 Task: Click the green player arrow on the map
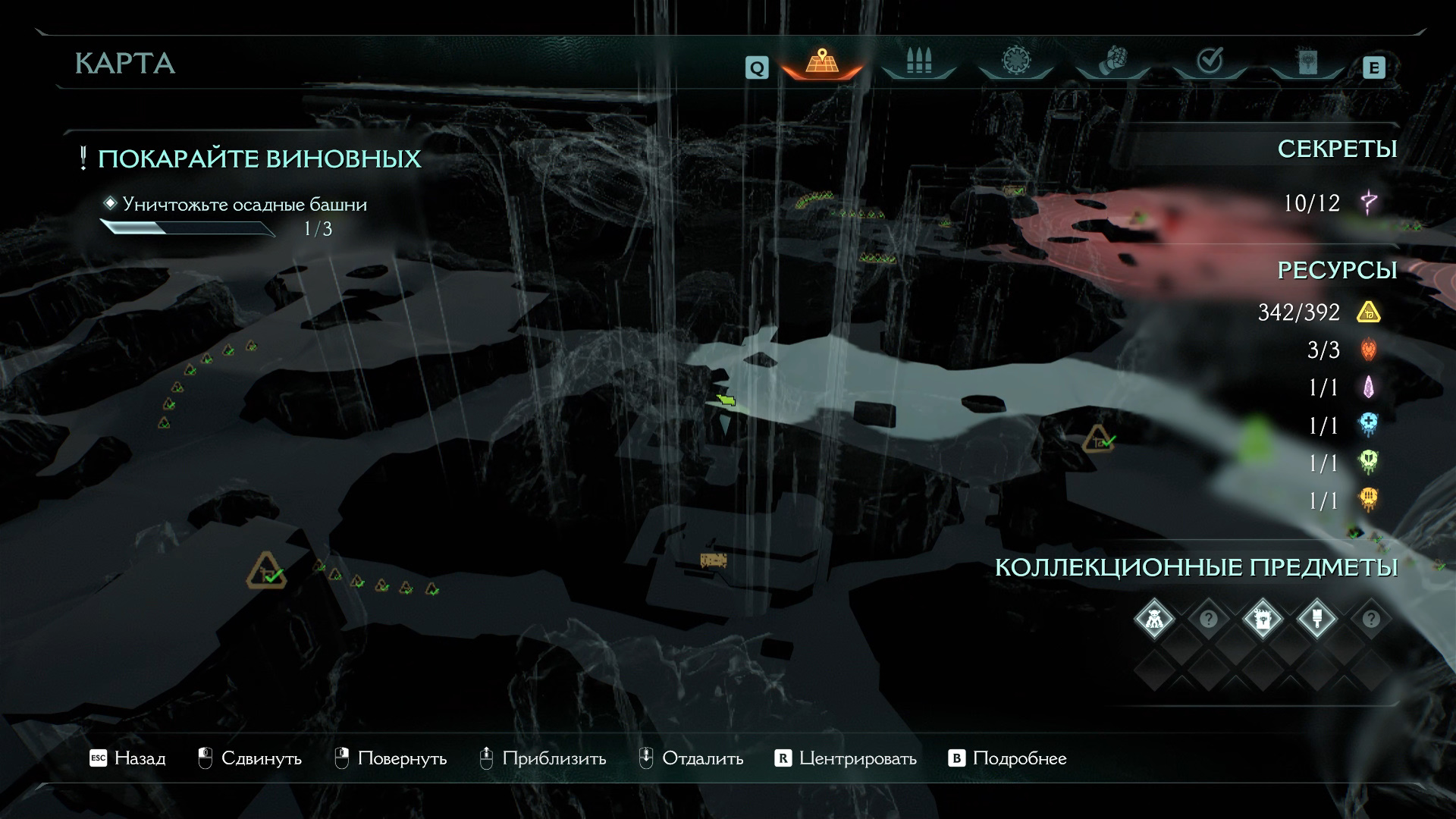pos(726,400)
